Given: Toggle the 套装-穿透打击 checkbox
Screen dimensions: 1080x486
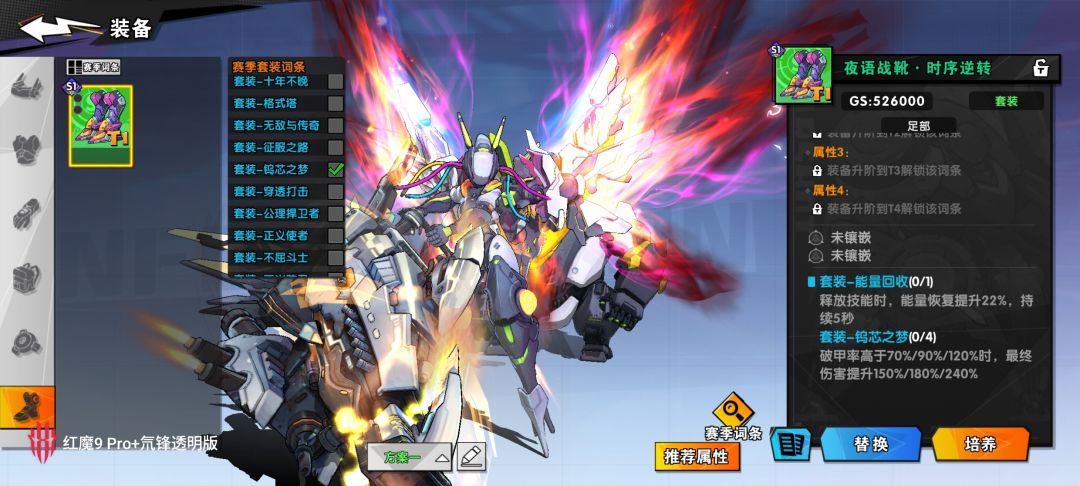Looking at the screenshot, I should 336,191.
